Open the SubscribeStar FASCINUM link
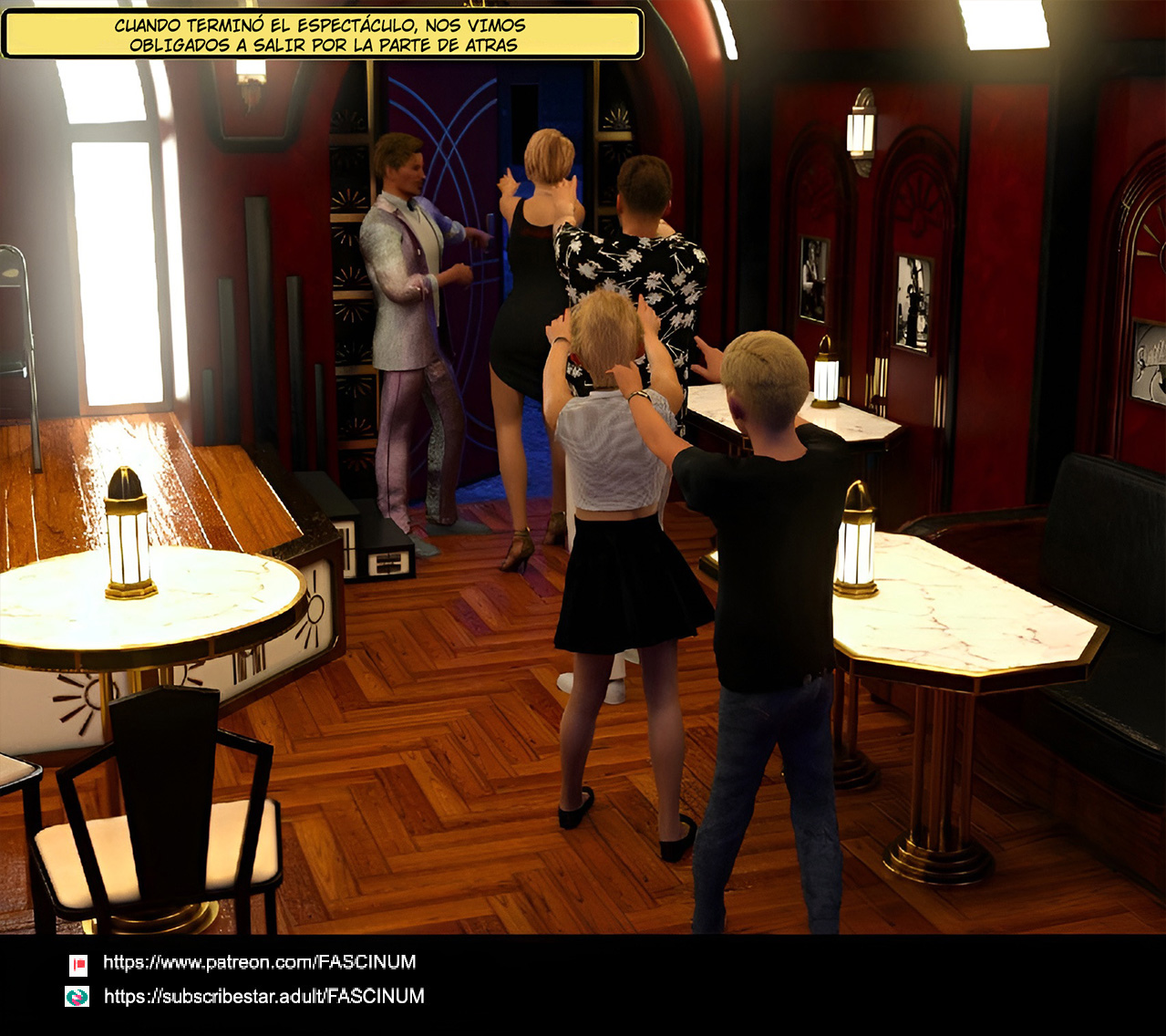The image size is (1166, 1036). pyautogui.click(x=263, y=997)
